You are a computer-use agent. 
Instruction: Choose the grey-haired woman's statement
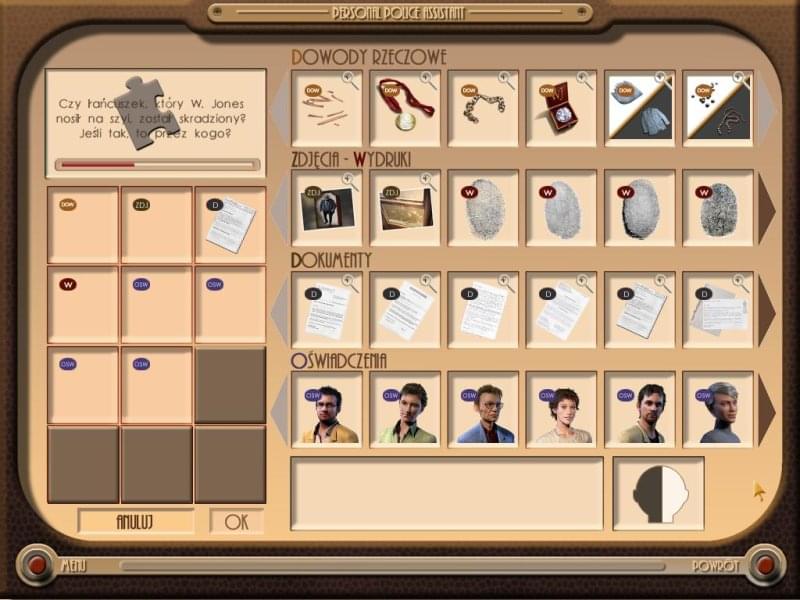point(717,409)
